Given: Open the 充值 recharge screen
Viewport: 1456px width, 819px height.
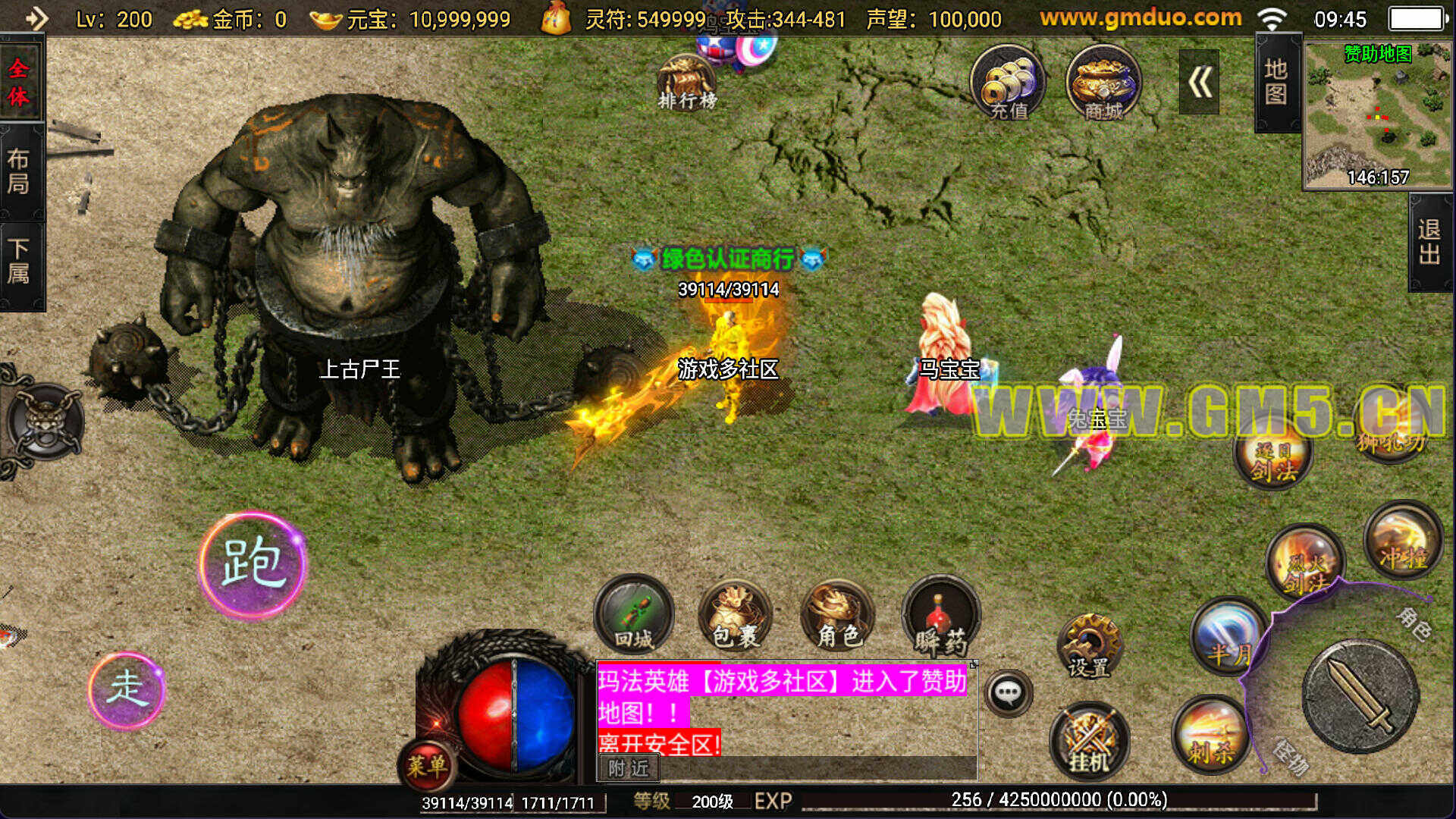Looking at the screenshot, I should coord(1008,83).
